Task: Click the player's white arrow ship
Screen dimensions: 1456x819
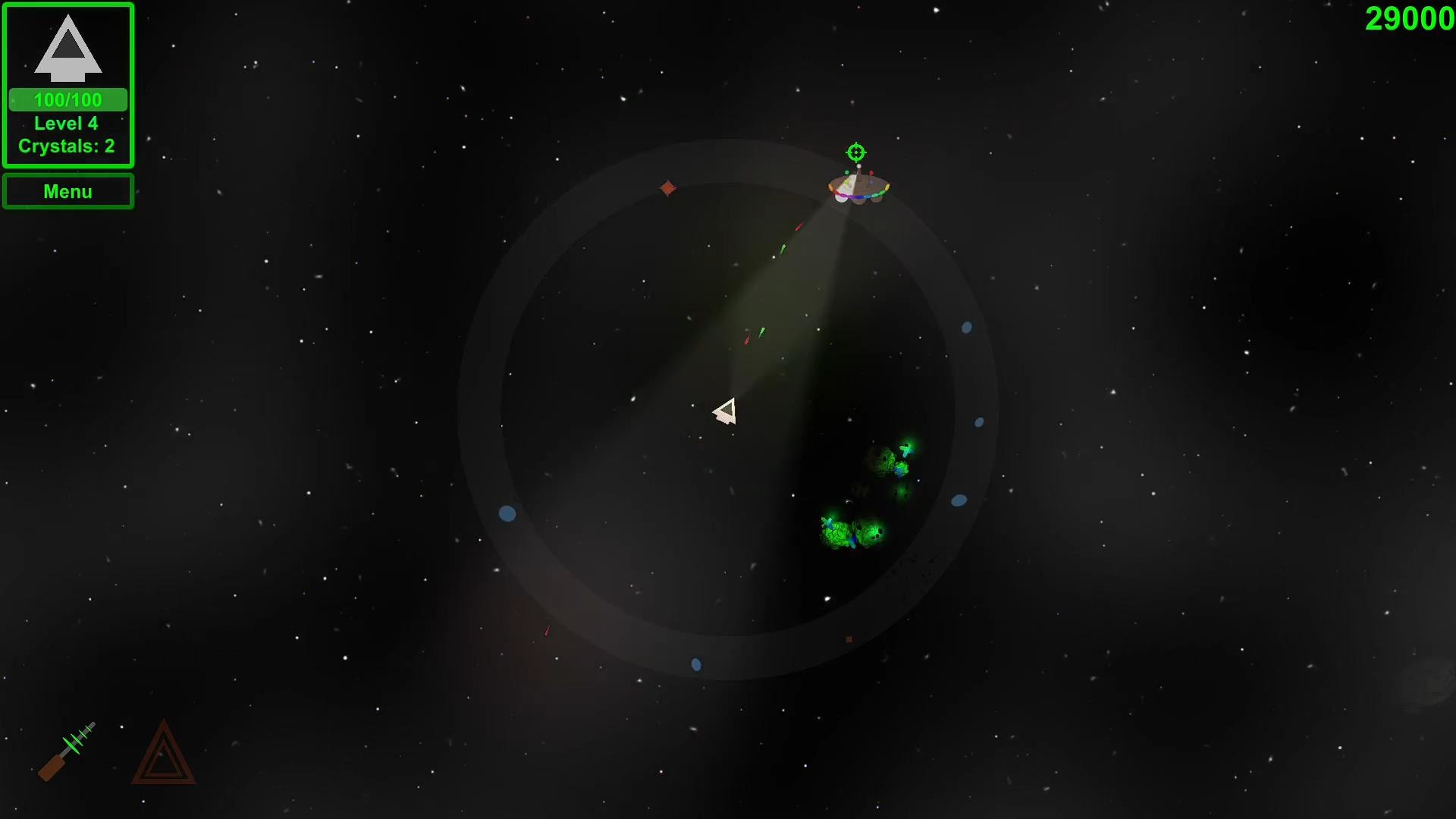Action: tap(726, 409)
